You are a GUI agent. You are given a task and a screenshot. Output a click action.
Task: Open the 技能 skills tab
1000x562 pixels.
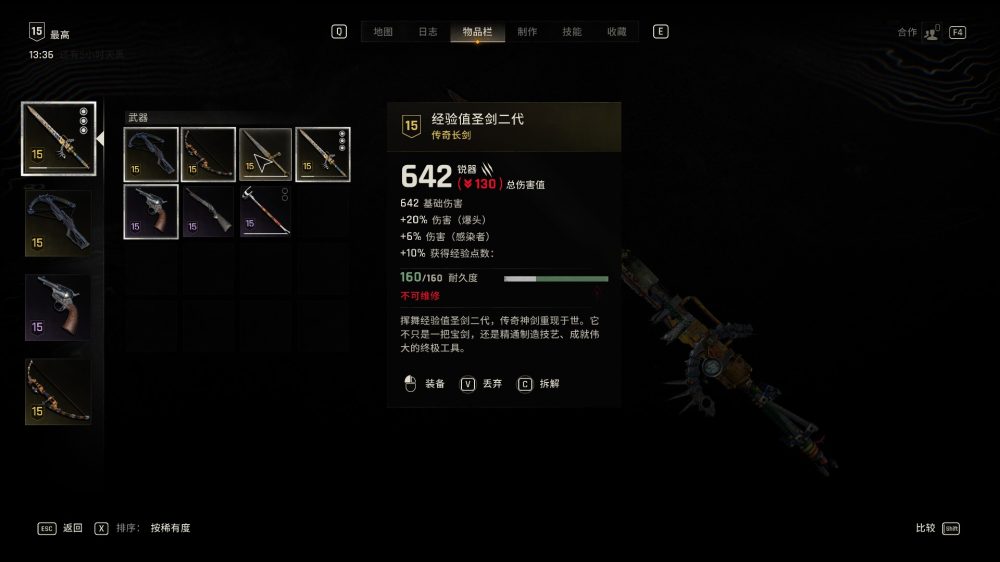pyautogui.click(x=572, y=32)
